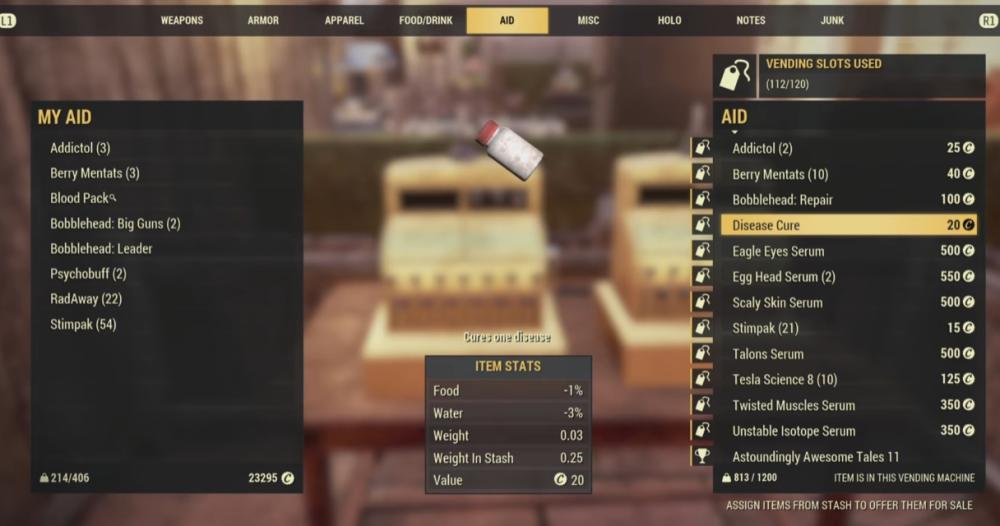Viewport: 1000px width, 526px height.
Task: Select RadAway (22) in My Aid
Action: (86, 299)
